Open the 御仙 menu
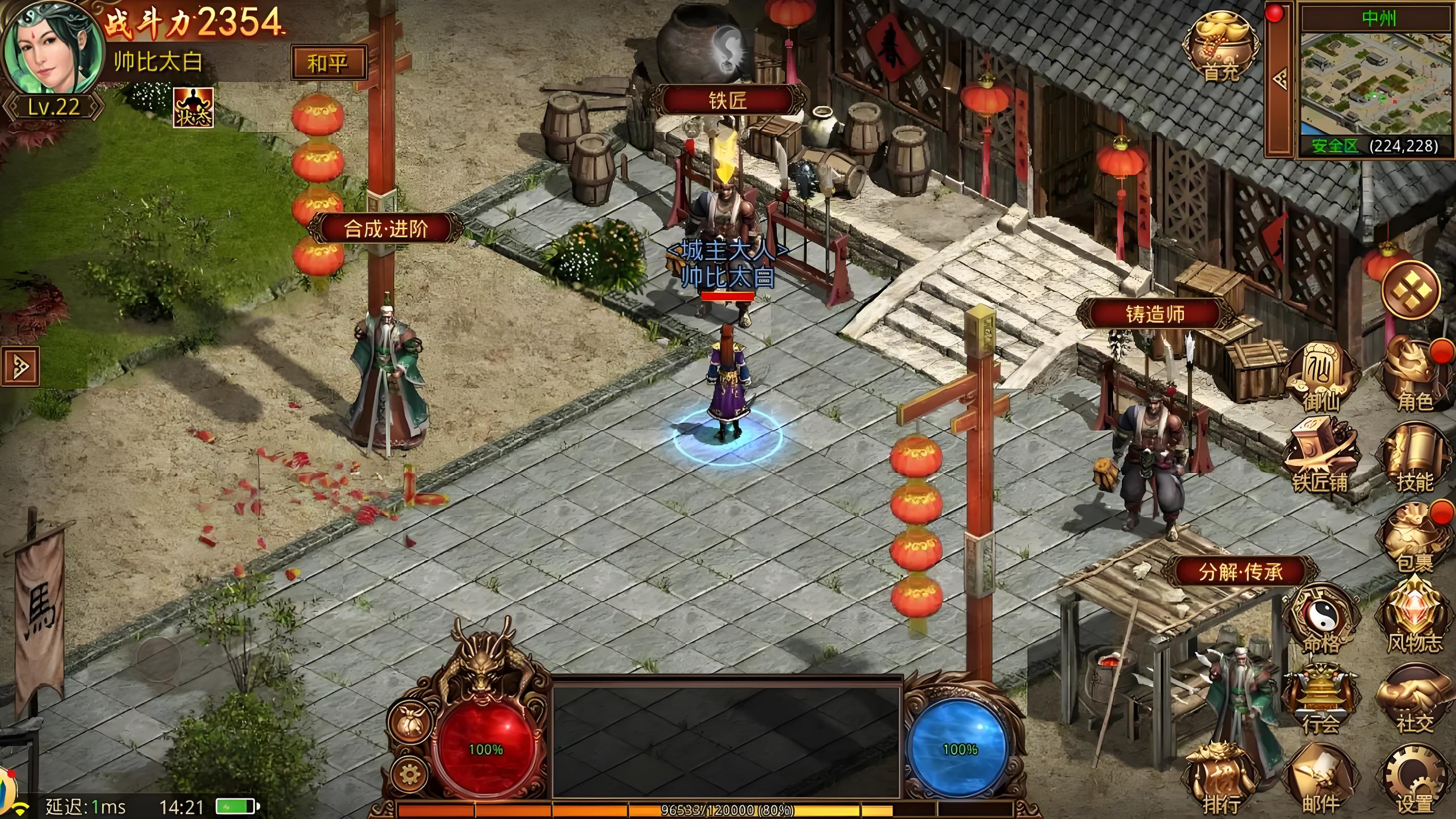Screen dimensions: 1456x819 point(1321,375)
